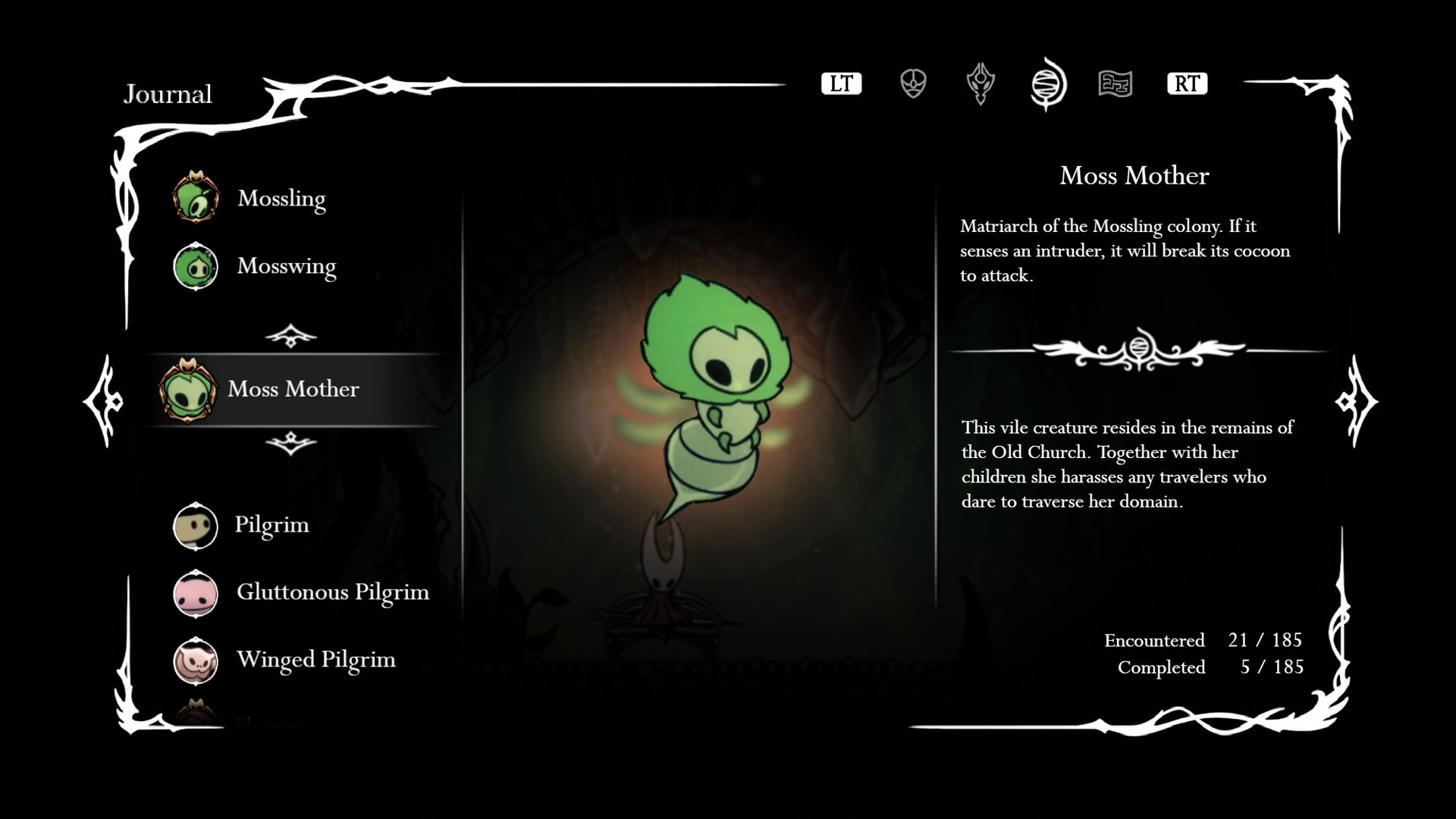
Task: Select the Gluttonous Pilgrim entry
Action: 331,592
